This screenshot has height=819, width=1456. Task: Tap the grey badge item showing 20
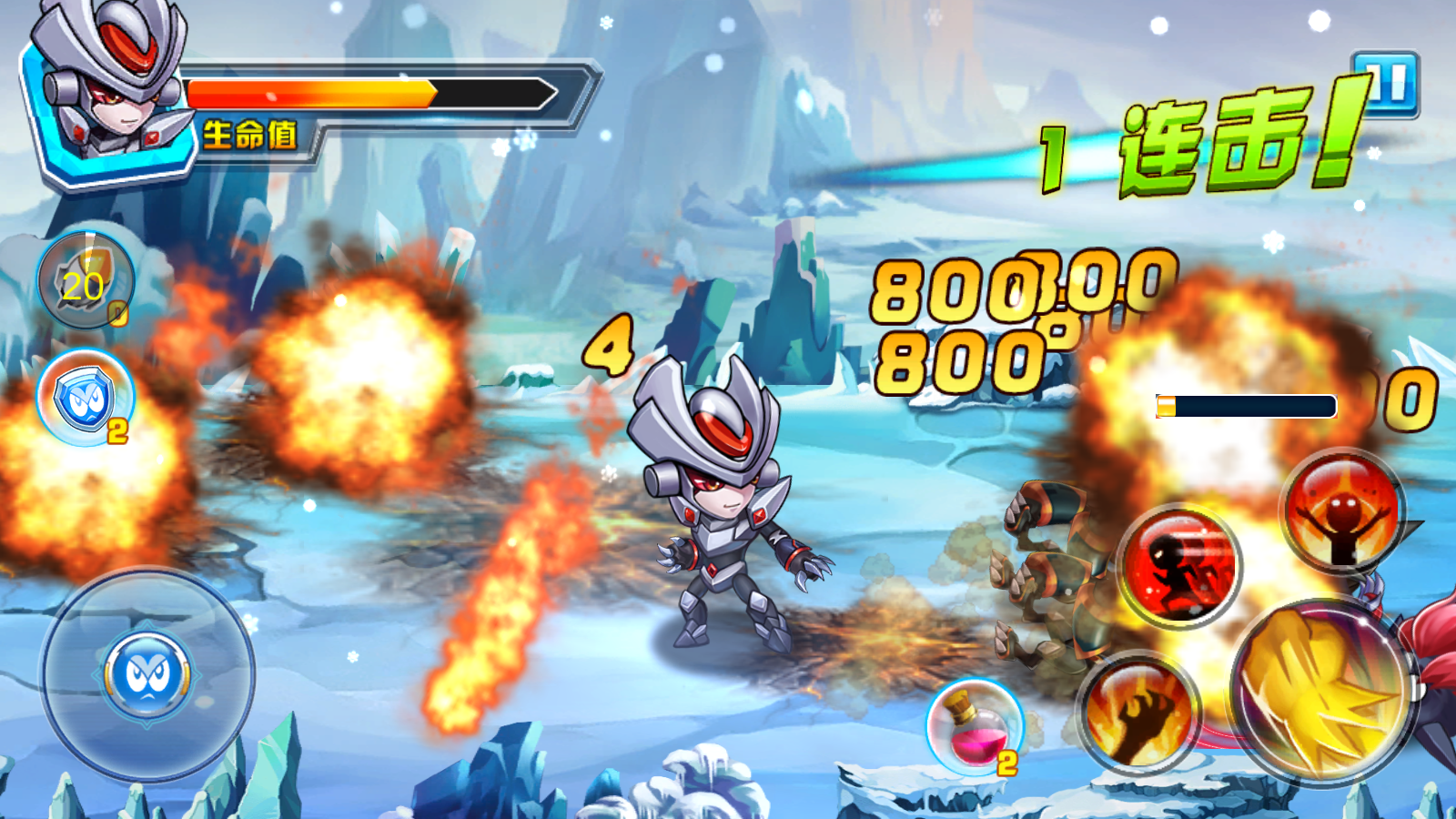point(85,280)
